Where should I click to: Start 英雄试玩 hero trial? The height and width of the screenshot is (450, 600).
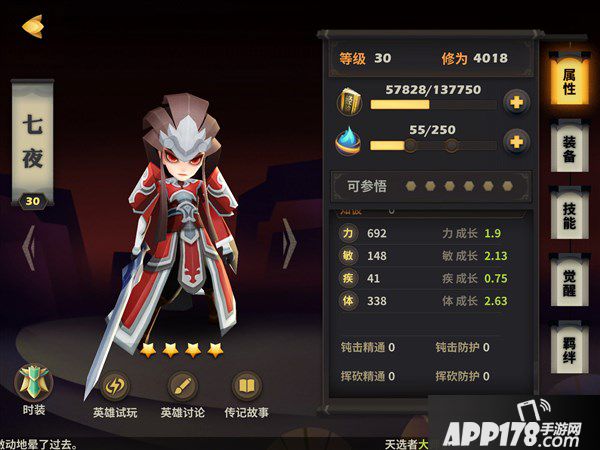coord(117,393)
